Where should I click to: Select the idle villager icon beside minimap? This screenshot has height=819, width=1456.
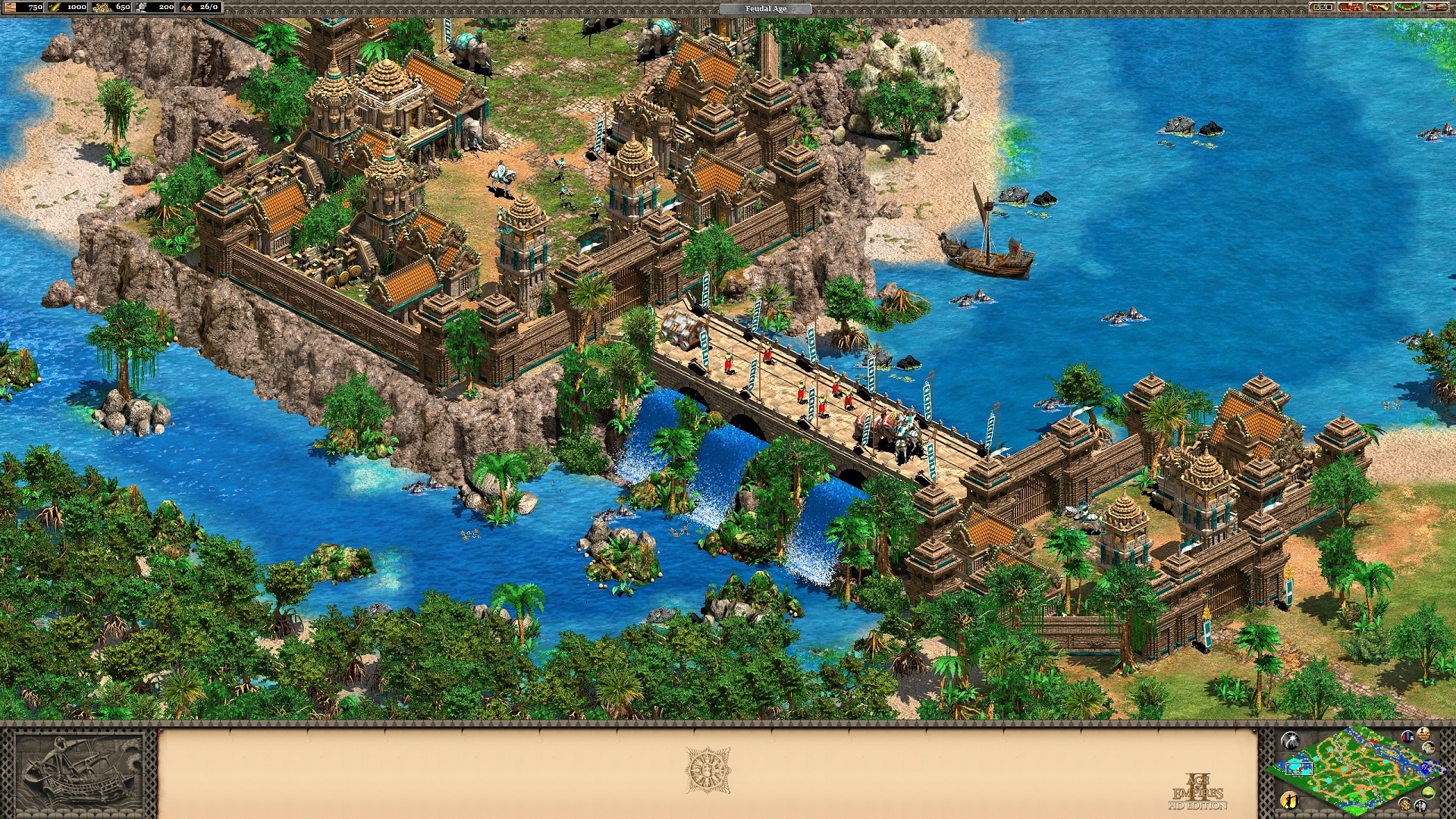pyautogui.click(x=1290, y=802)
